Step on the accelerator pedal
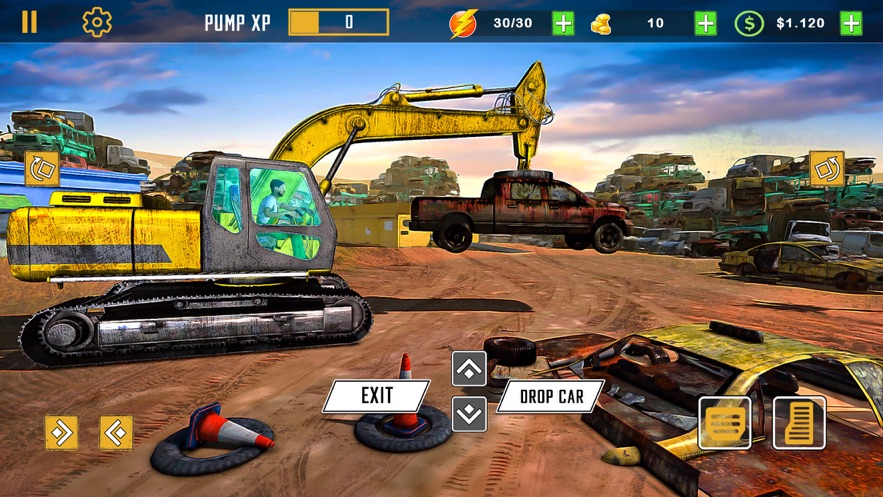This screenshot has width=883, height=497. click(799, 422)
